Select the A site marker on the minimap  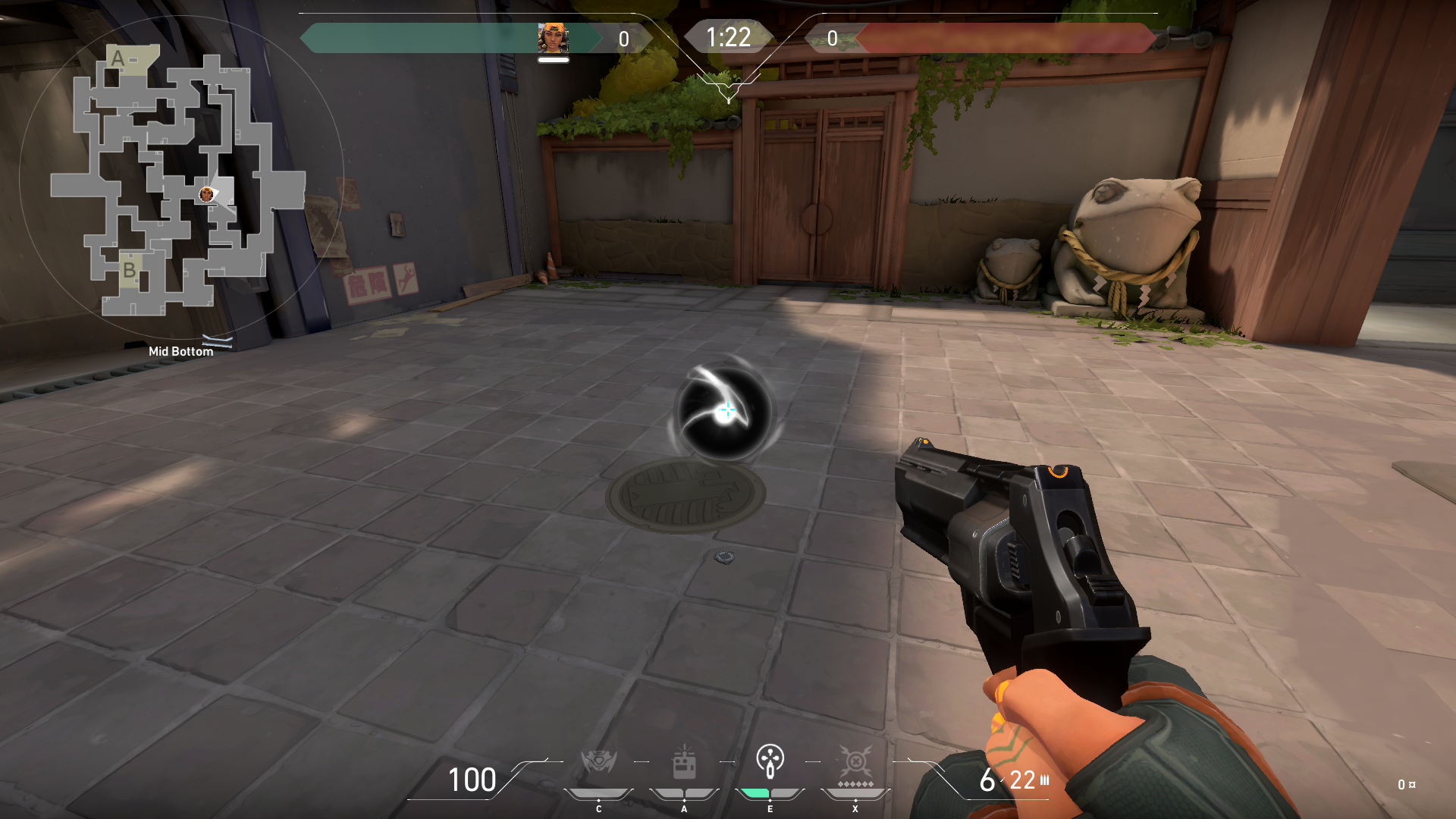pyautogui.click(x=118, y=58)
